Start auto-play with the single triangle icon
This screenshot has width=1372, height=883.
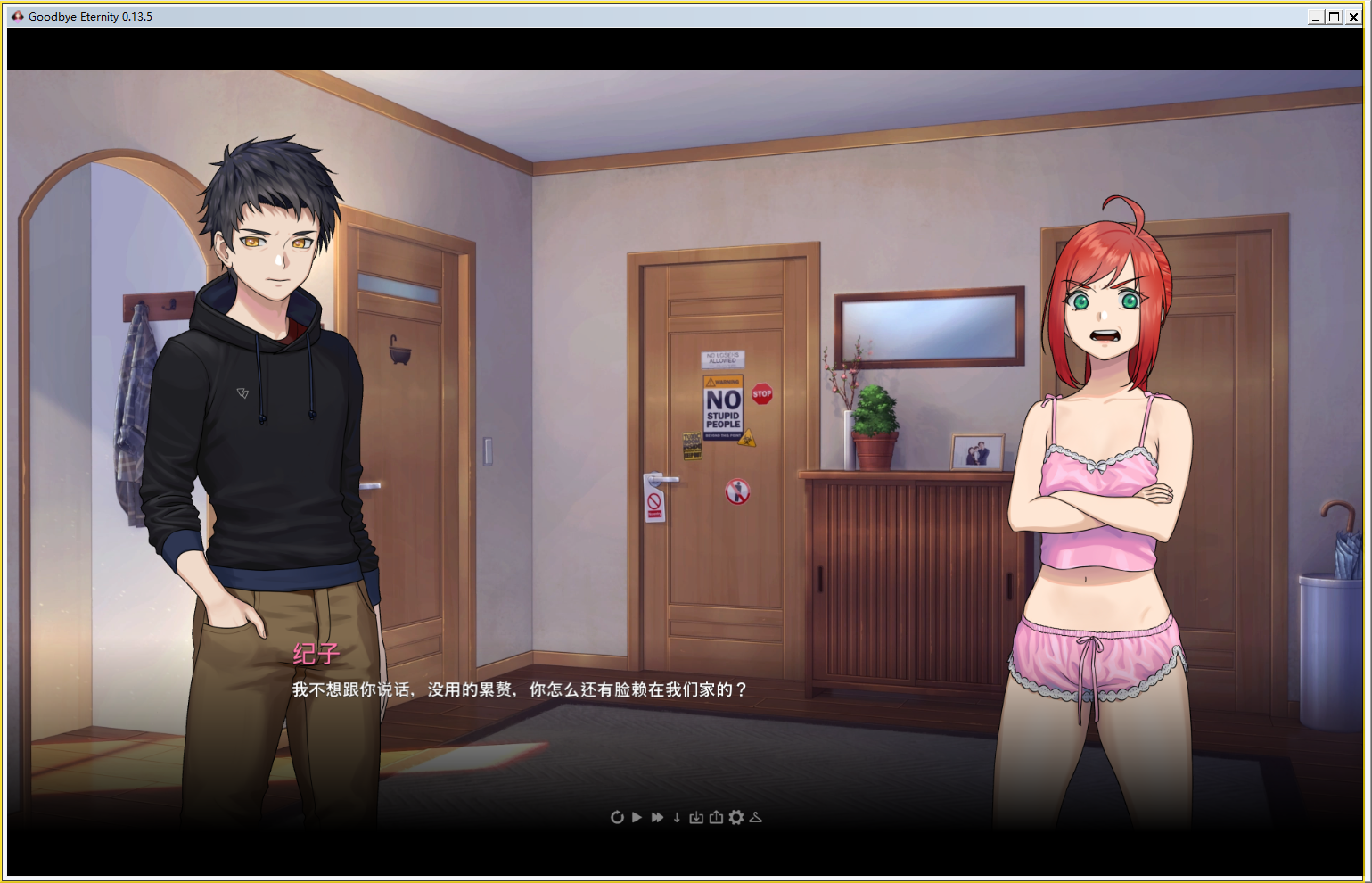pos(637,817)
